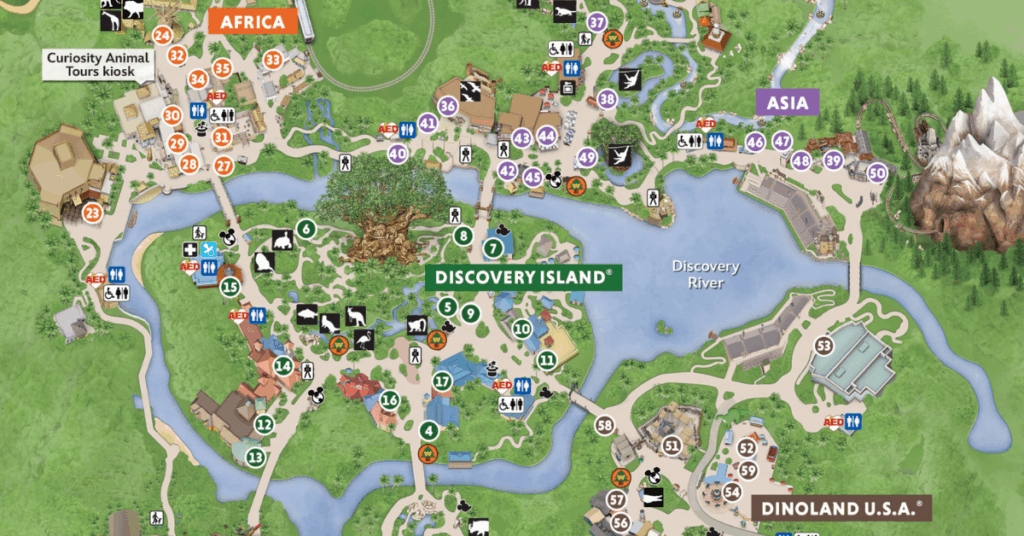This screenshot has width=1024, height=536.
Task: Click attraction marker number 33
Action: 273,60
